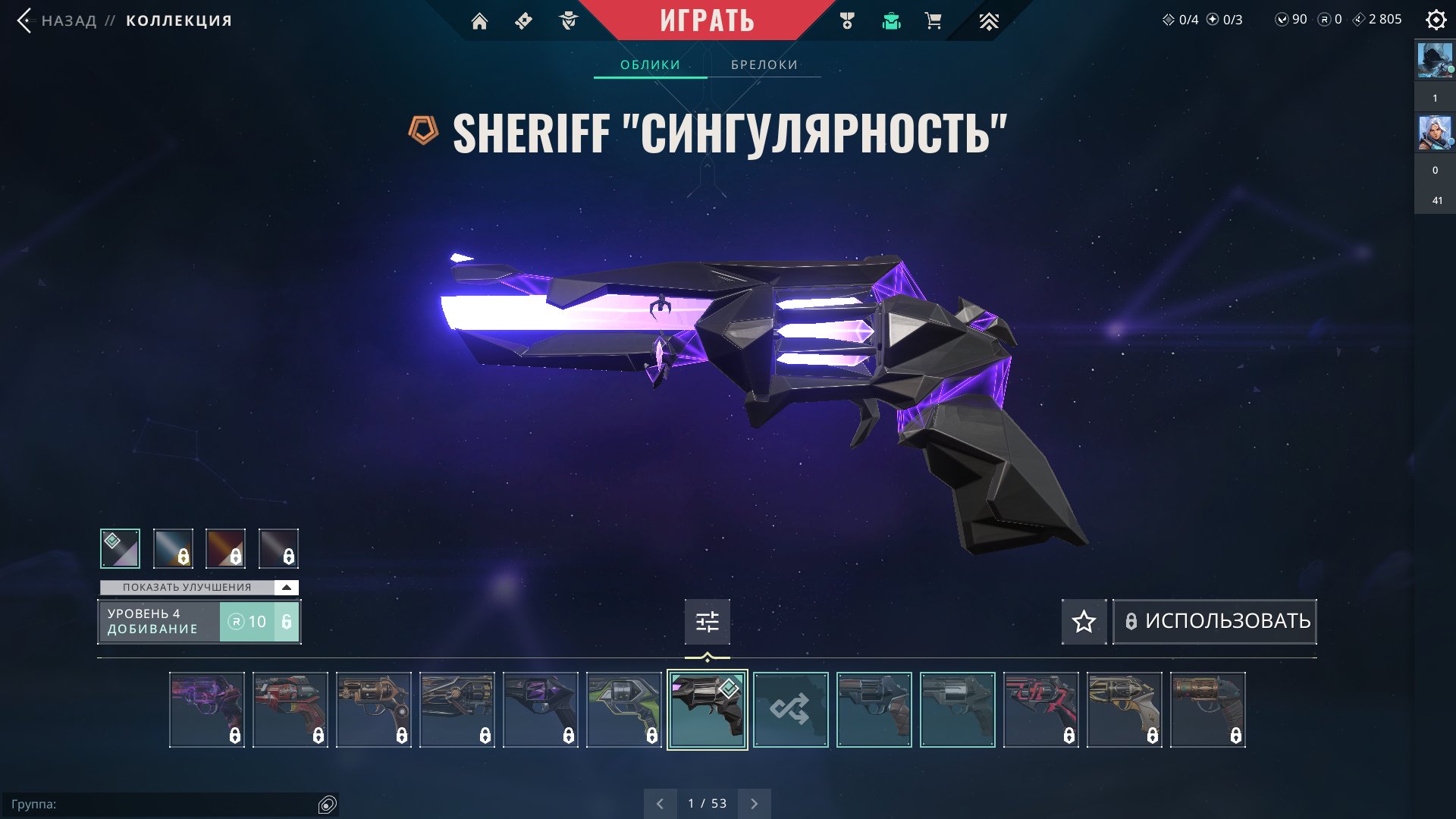
Task: Open the home lobby icon
Action: click(x=479, y=21)
